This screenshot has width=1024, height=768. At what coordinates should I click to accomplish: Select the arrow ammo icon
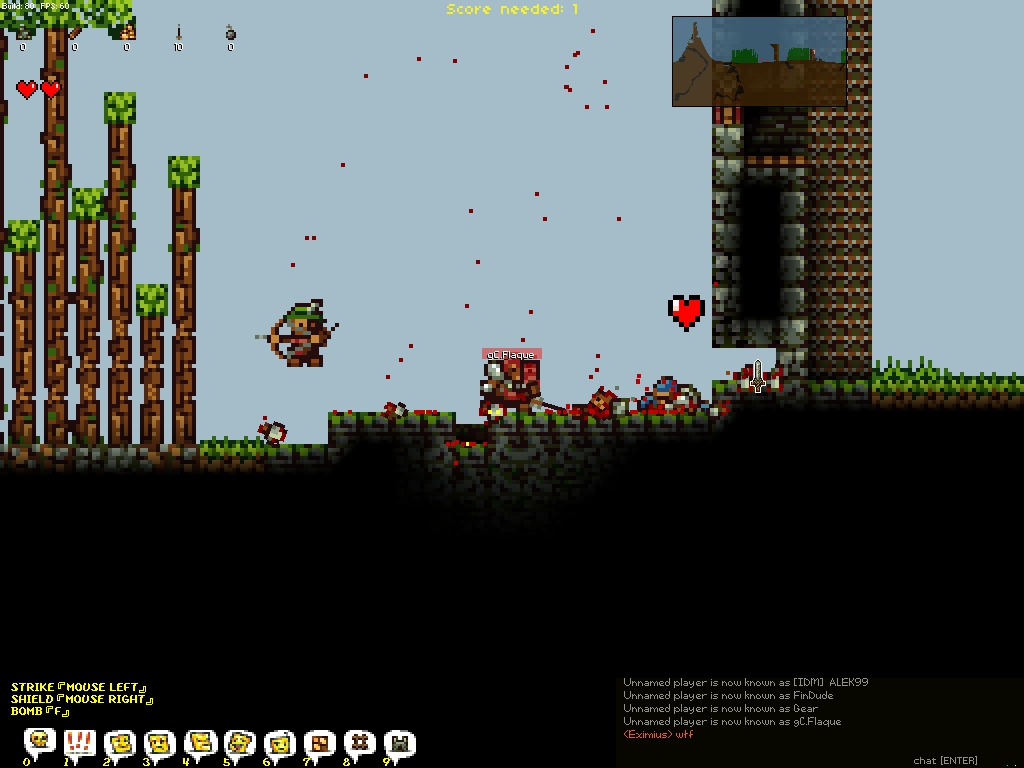click(179, 33)
